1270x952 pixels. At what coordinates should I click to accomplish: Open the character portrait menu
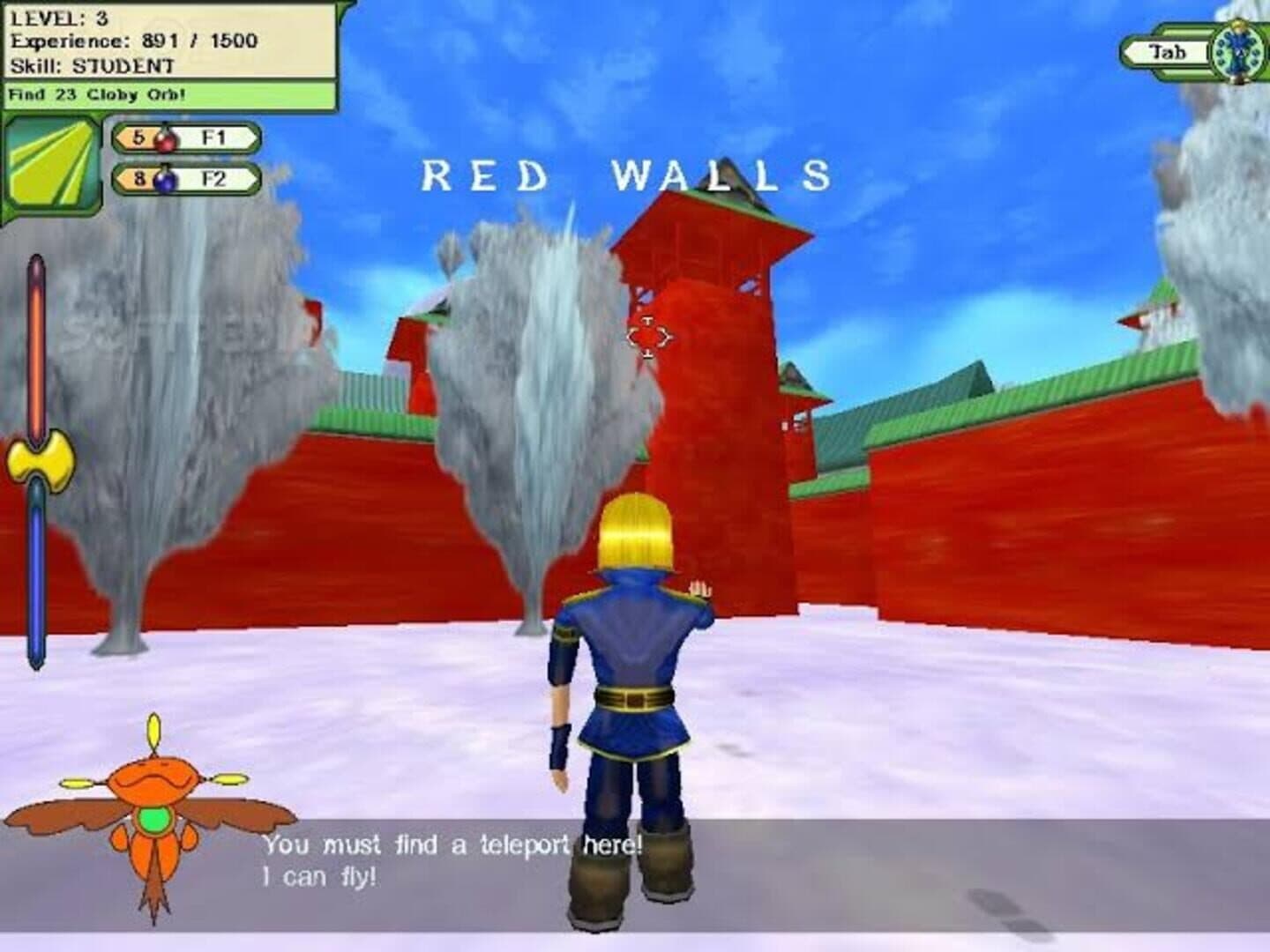pos(1234,52)
